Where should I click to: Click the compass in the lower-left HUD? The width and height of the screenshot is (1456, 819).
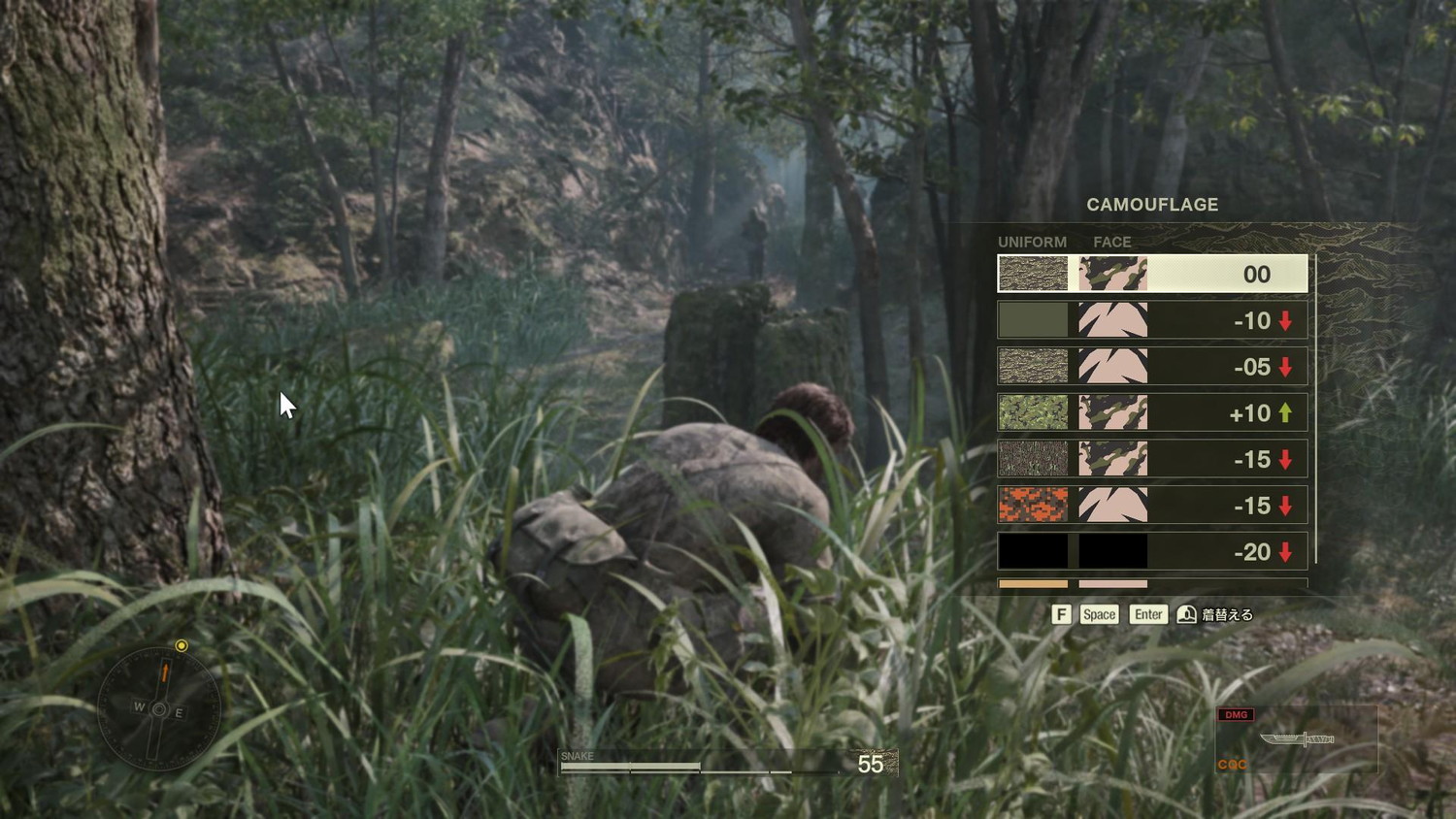pos(159,710)
